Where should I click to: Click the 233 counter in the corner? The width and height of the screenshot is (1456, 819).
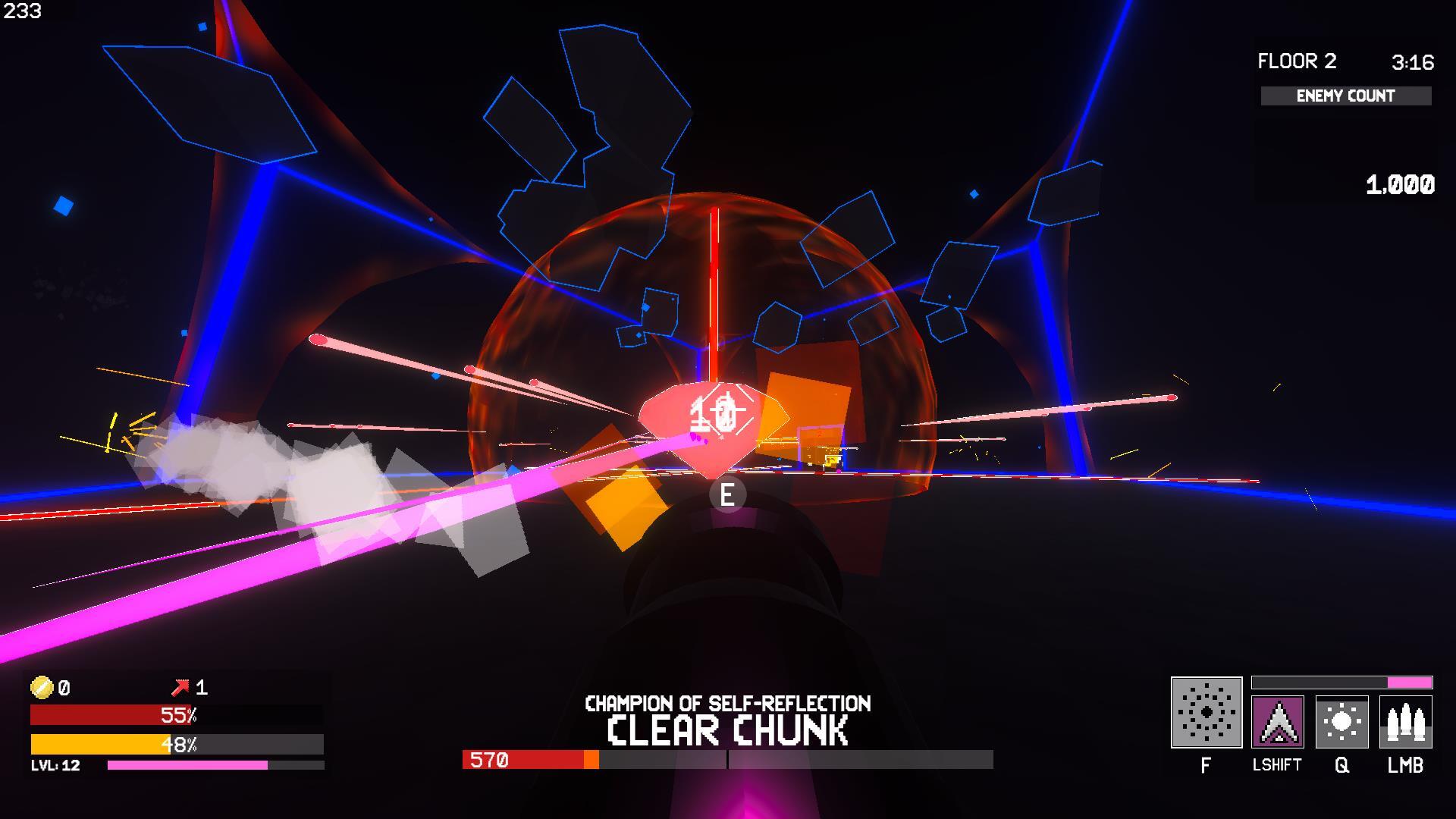tap(23, 11)
